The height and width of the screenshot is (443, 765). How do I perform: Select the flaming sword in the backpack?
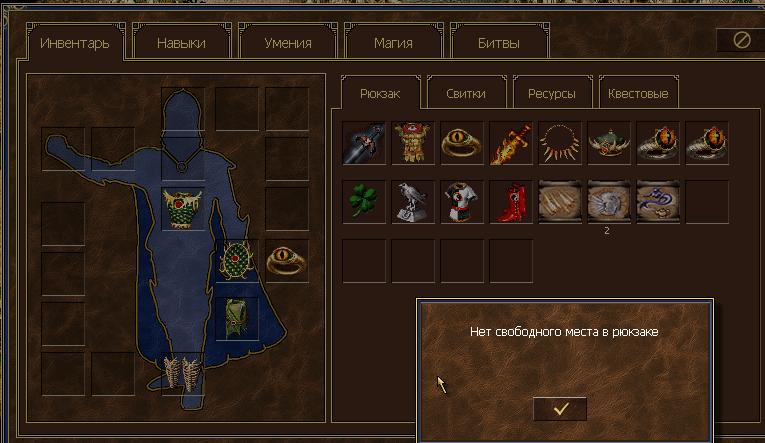click(x=510, y=143)
